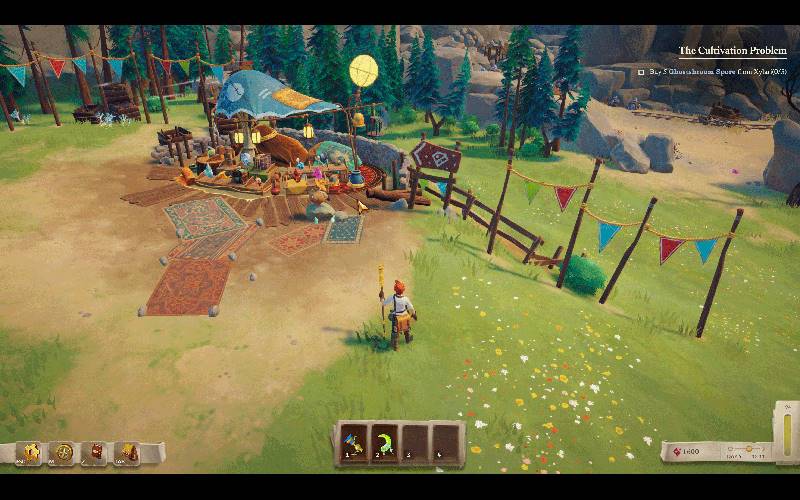The height and width of the screenshot is (500, 800).
Task: Open the gear settings icon
Action: 31,452
